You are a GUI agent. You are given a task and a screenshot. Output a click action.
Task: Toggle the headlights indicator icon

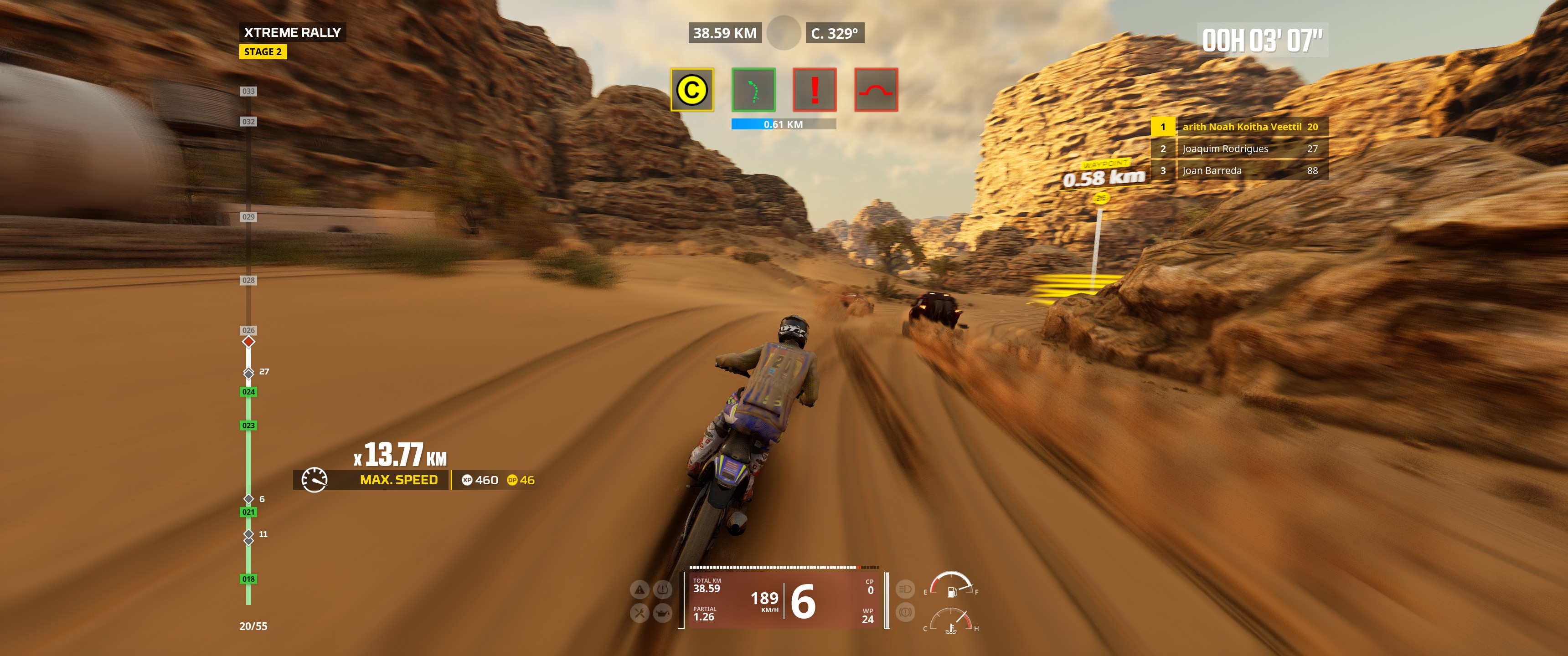(905, 589)
